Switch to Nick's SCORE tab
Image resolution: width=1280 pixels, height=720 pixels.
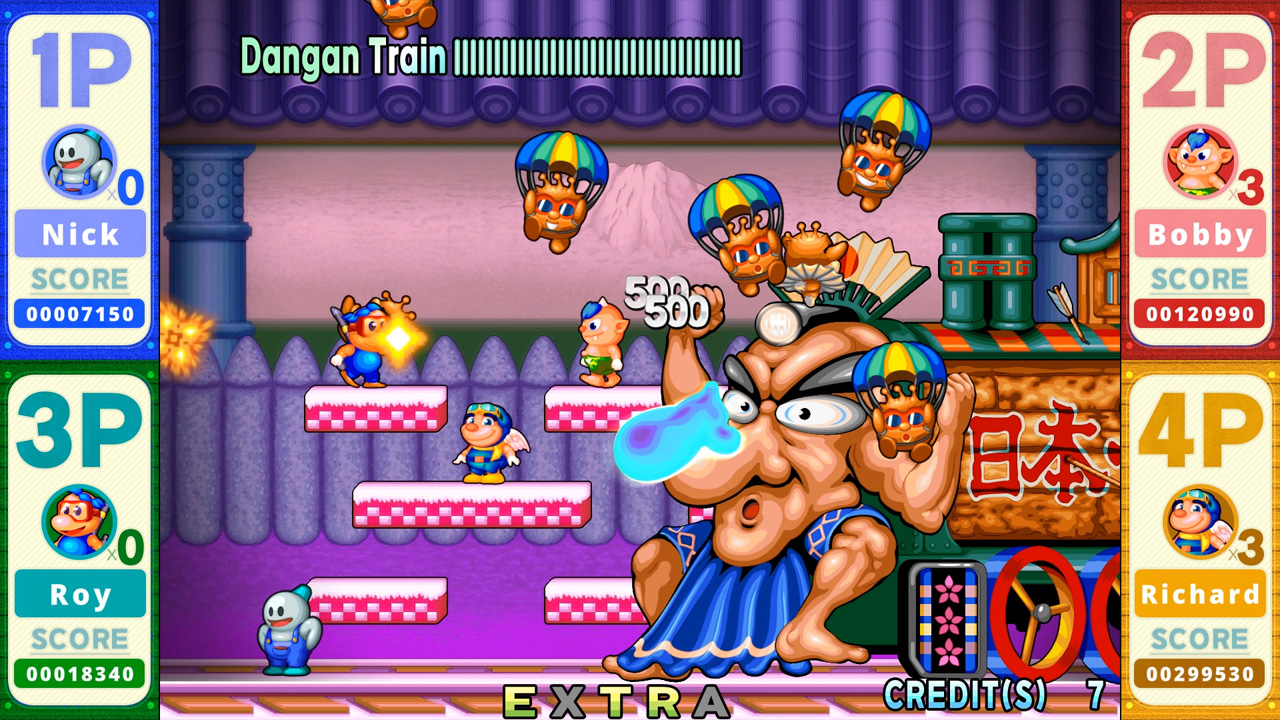click(x=78, y=279)
